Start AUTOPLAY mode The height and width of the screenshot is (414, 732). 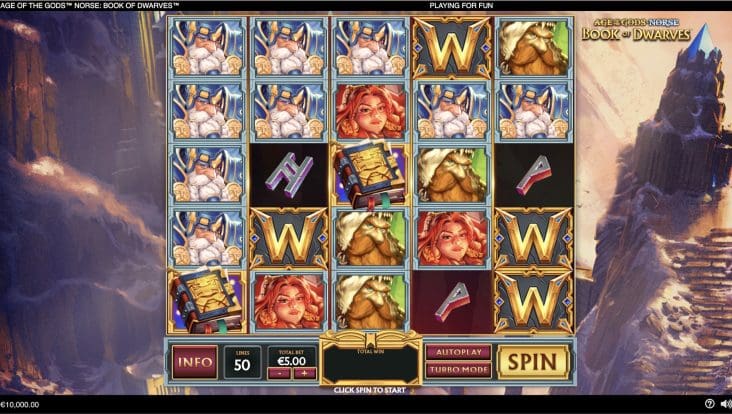pos(458,352)
